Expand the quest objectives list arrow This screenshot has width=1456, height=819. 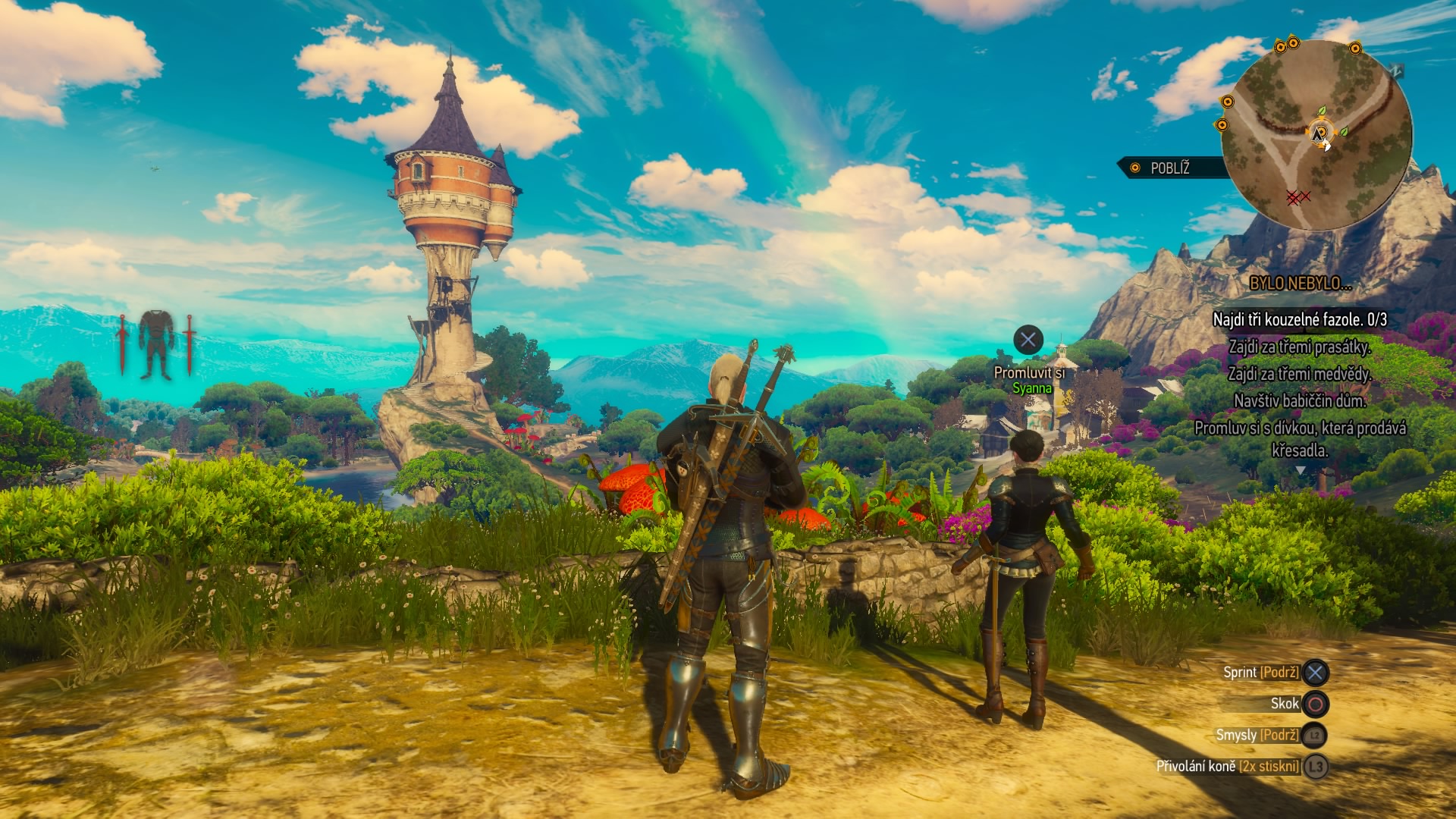coord(1301,471)
